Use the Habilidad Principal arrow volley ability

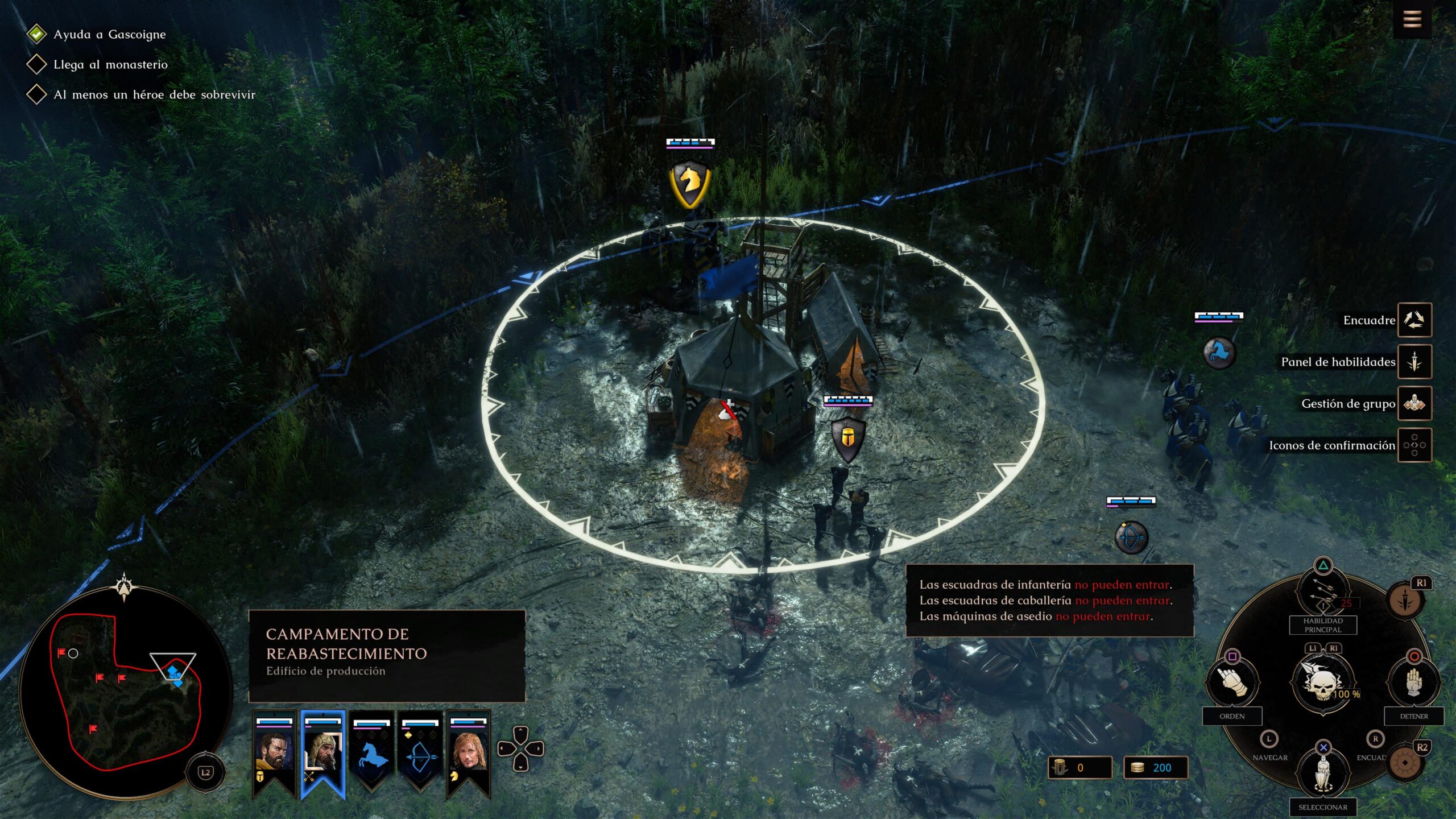pos(1323,595)
